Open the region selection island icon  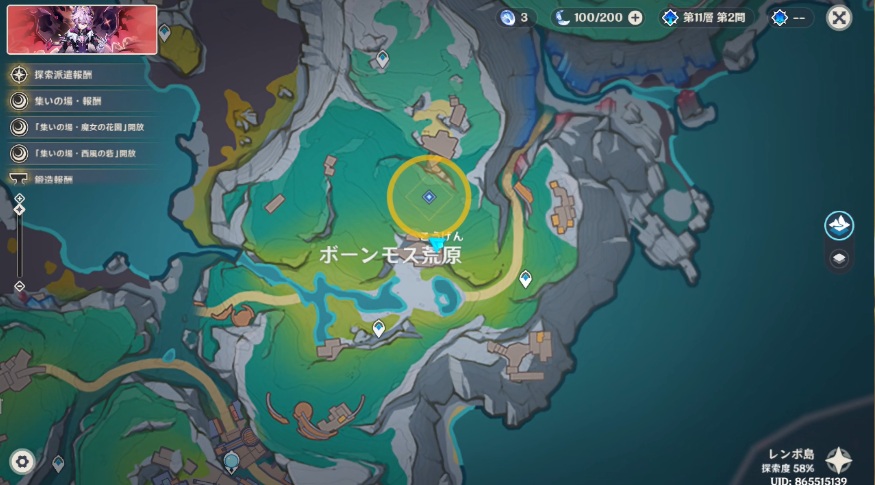point(839,225)
